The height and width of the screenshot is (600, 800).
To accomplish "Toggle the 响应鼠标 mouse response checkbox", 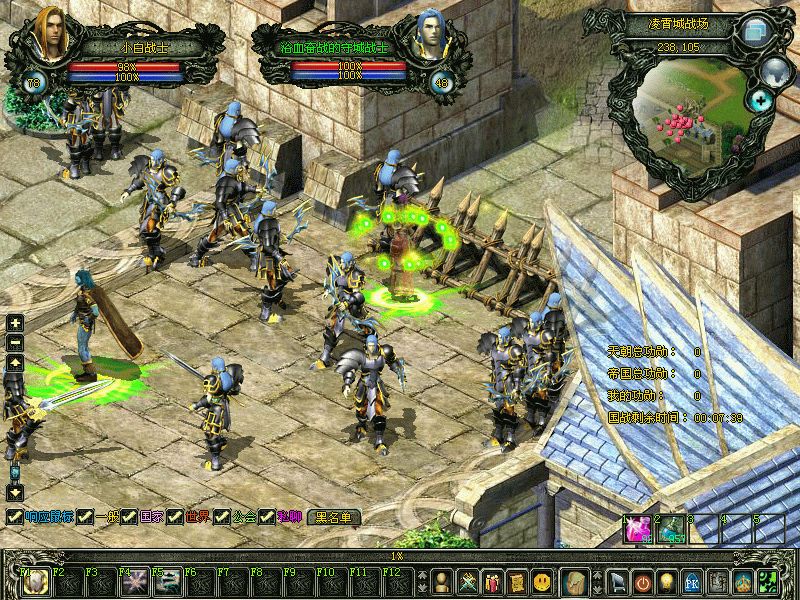I will coord(15,517).
